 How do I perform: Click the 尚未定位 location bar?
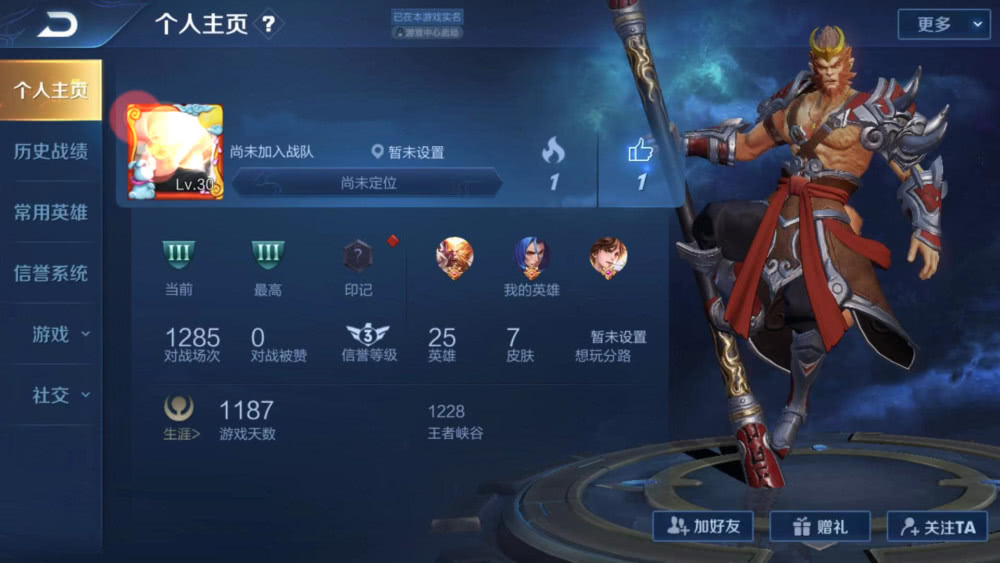tap(368, 183)
